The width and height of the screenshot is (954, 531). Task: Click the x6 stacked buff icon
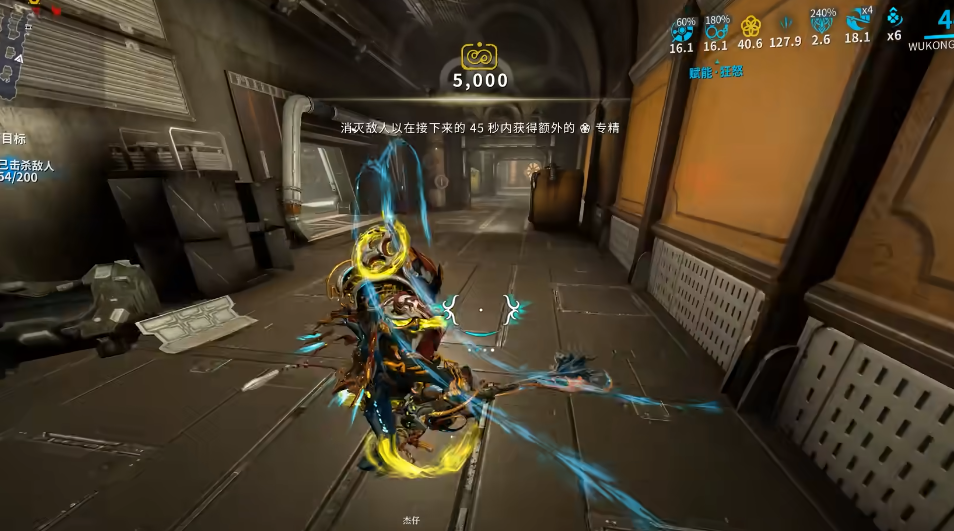click(x=894, y=18)
